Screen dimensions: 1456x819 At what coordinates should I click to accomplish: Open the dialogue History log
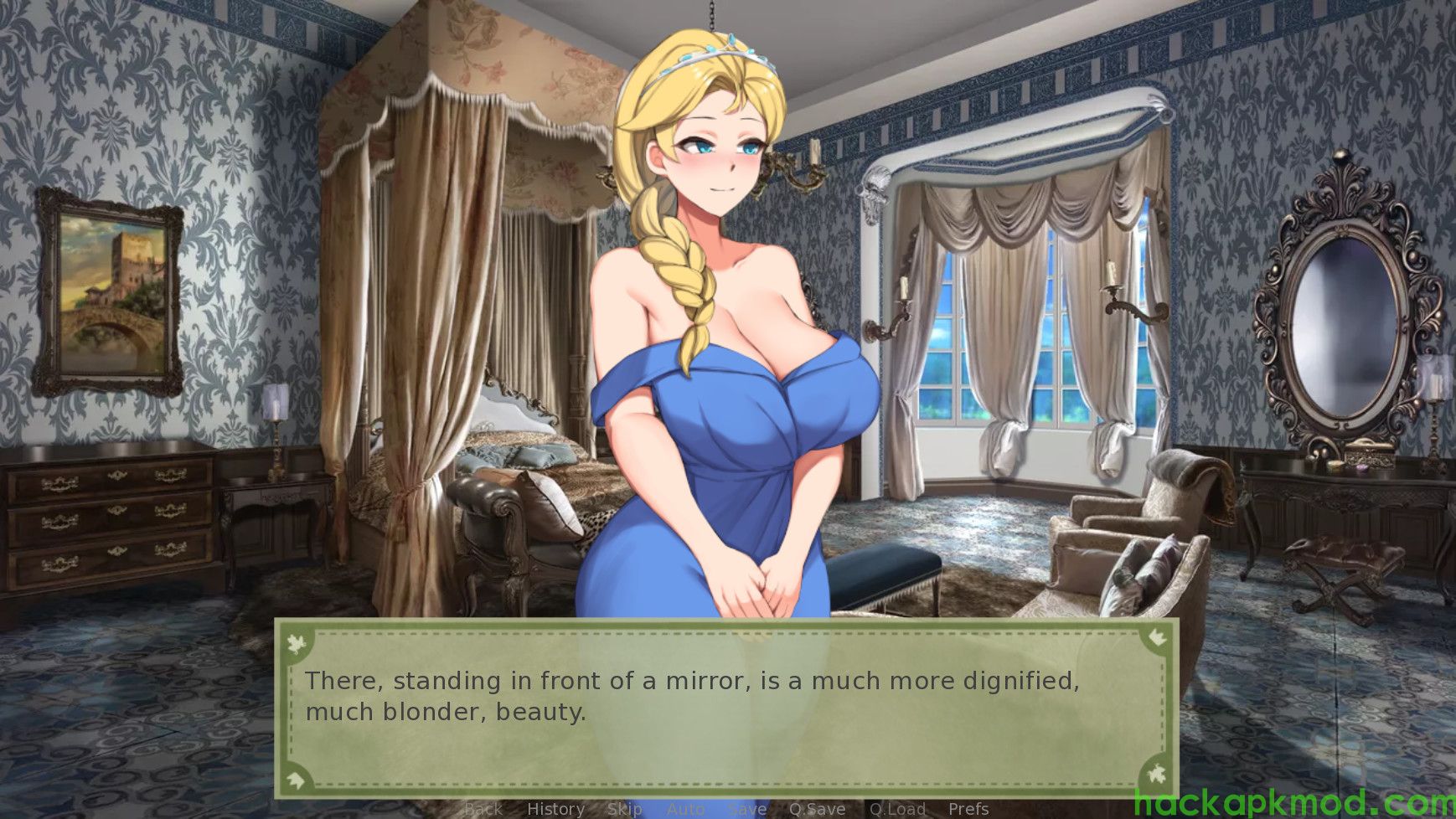(x=555, y=809)
